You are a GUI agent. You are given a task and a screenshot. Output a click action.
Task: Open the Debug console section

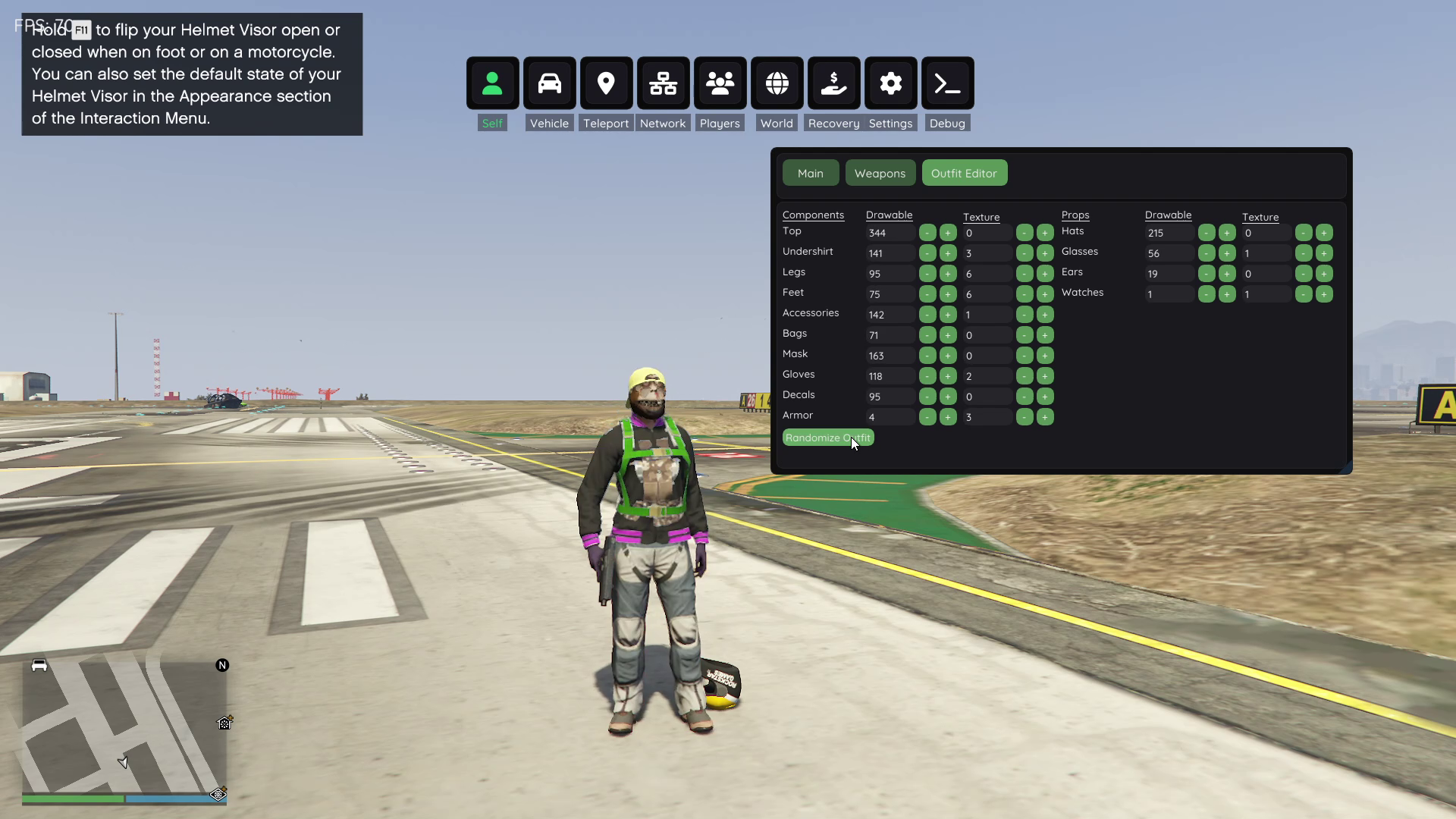coord(947,83)
